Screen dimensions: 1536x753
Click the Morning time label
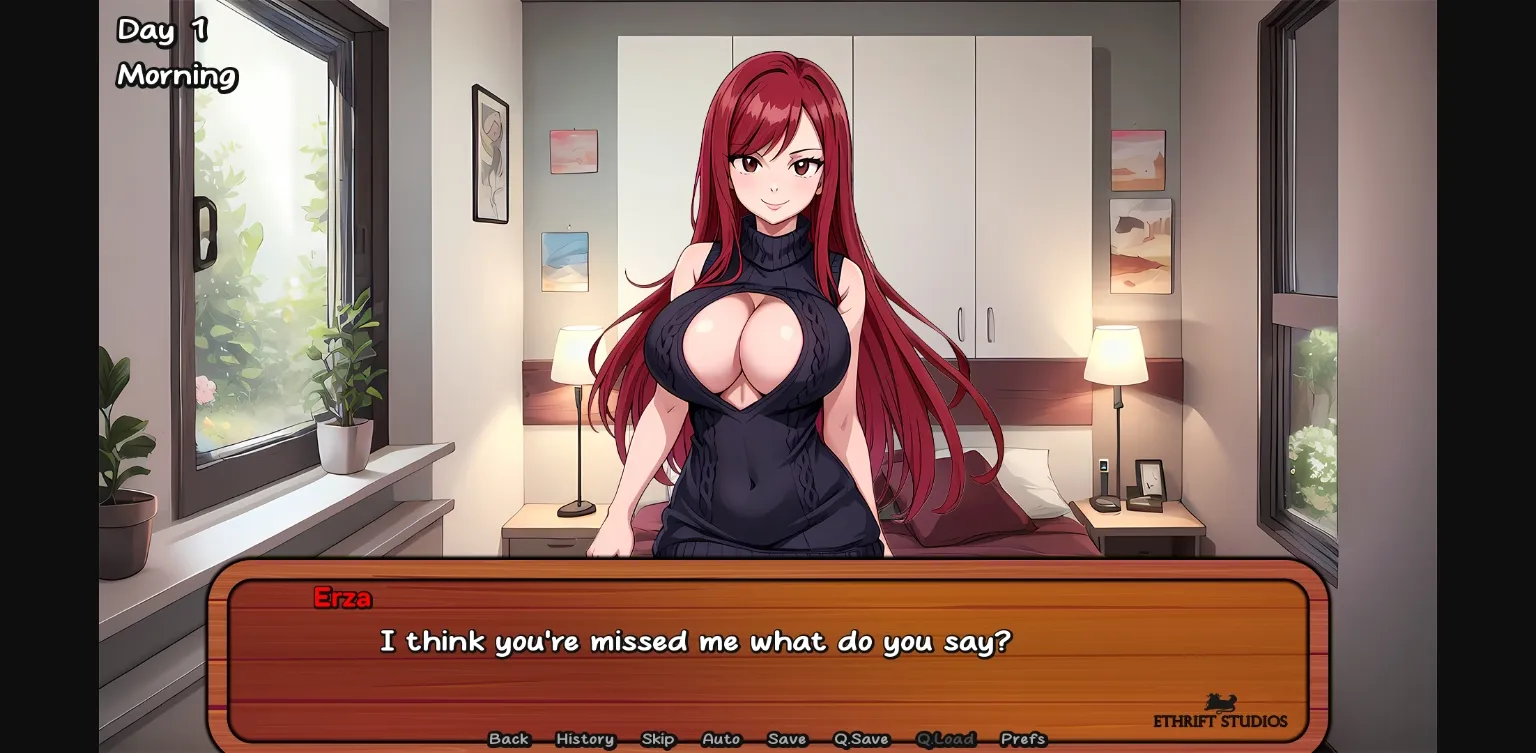(x=176, y=76)
